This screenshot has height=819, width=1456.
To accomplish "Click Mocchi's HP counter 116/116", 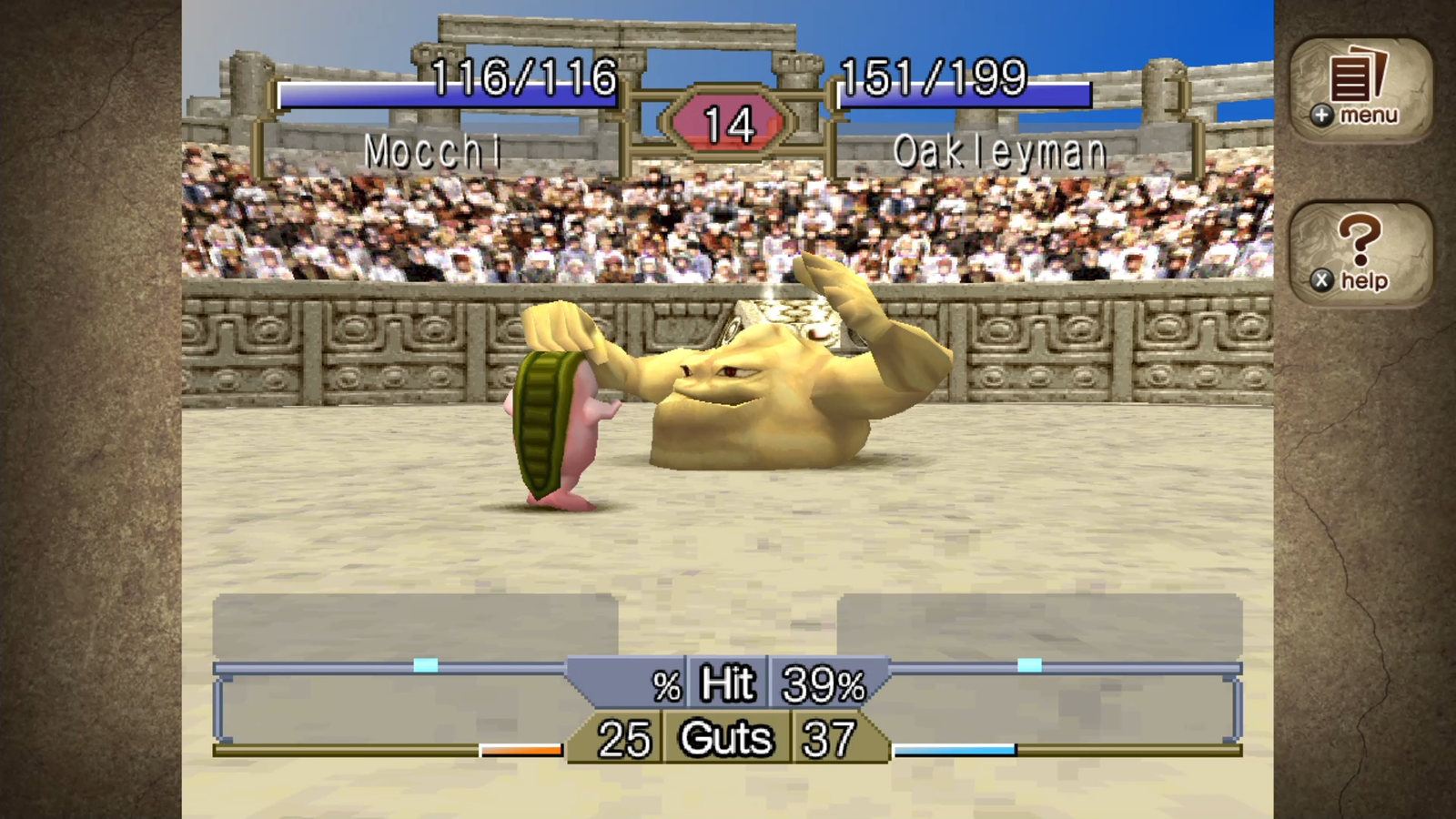I will click(524, 77).
